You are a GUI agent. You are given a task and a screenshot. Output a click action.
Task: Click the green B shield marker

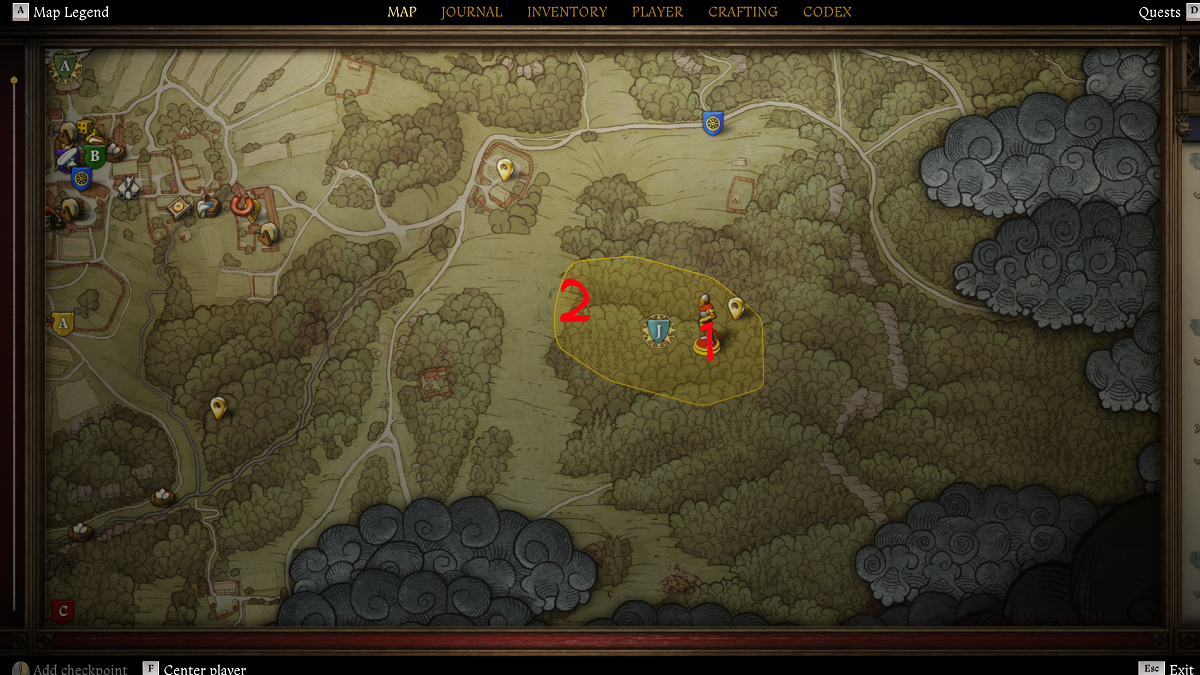[95, 156]
